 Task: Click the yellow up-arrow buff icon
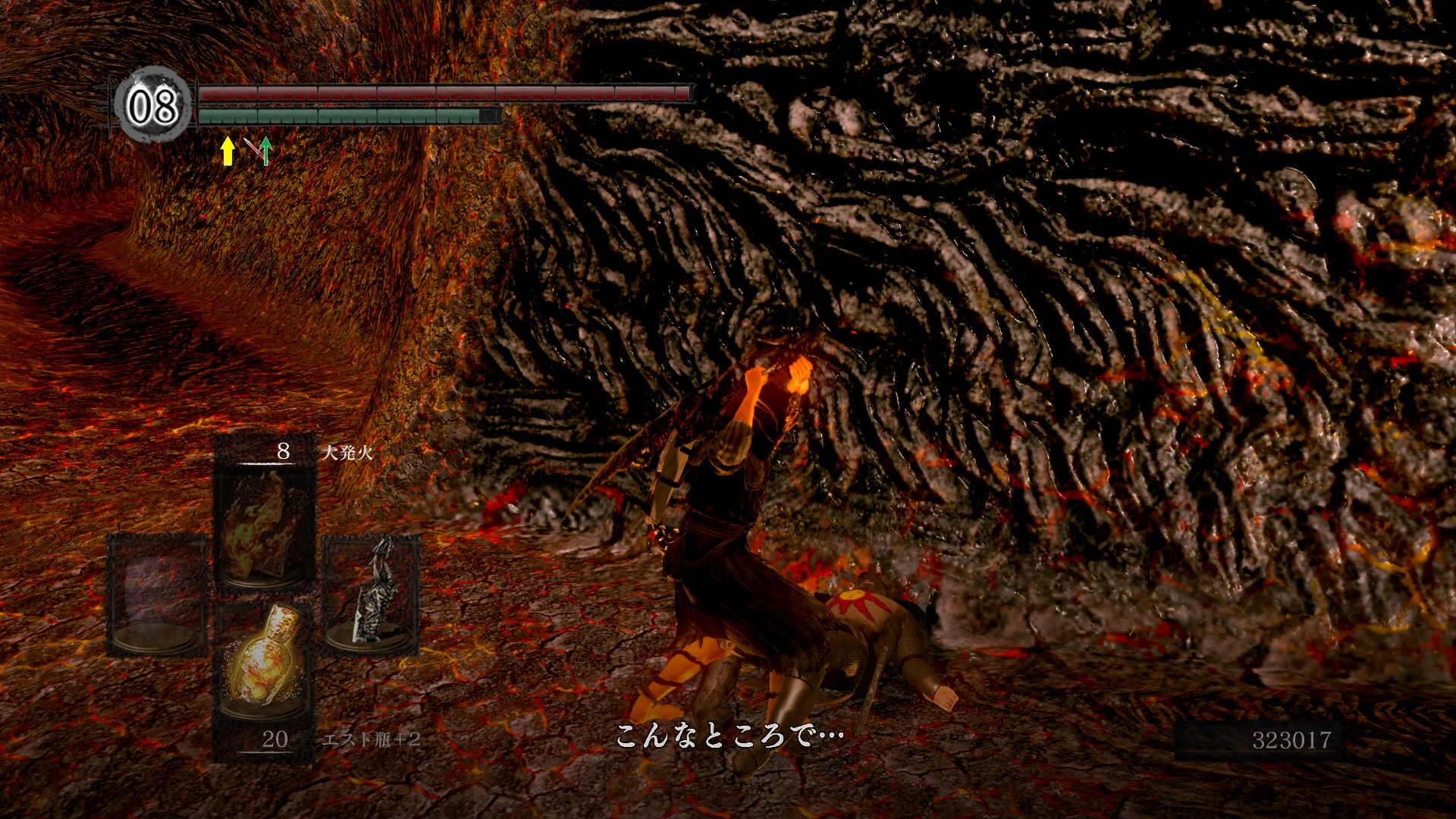click(227, 150)
